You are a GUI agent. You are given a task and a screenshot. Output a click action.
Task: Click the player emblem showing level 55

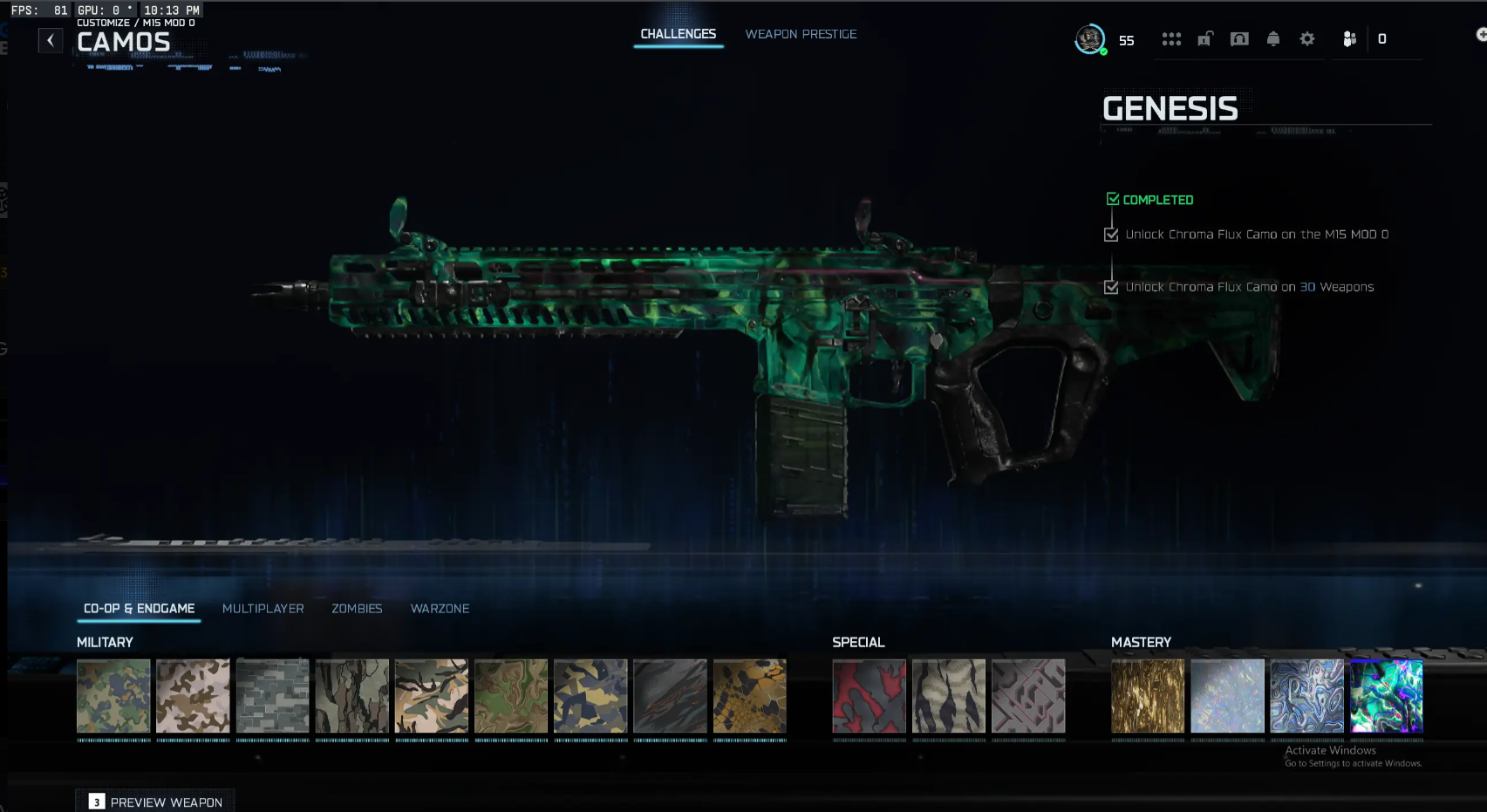[x=1089, y=38]
